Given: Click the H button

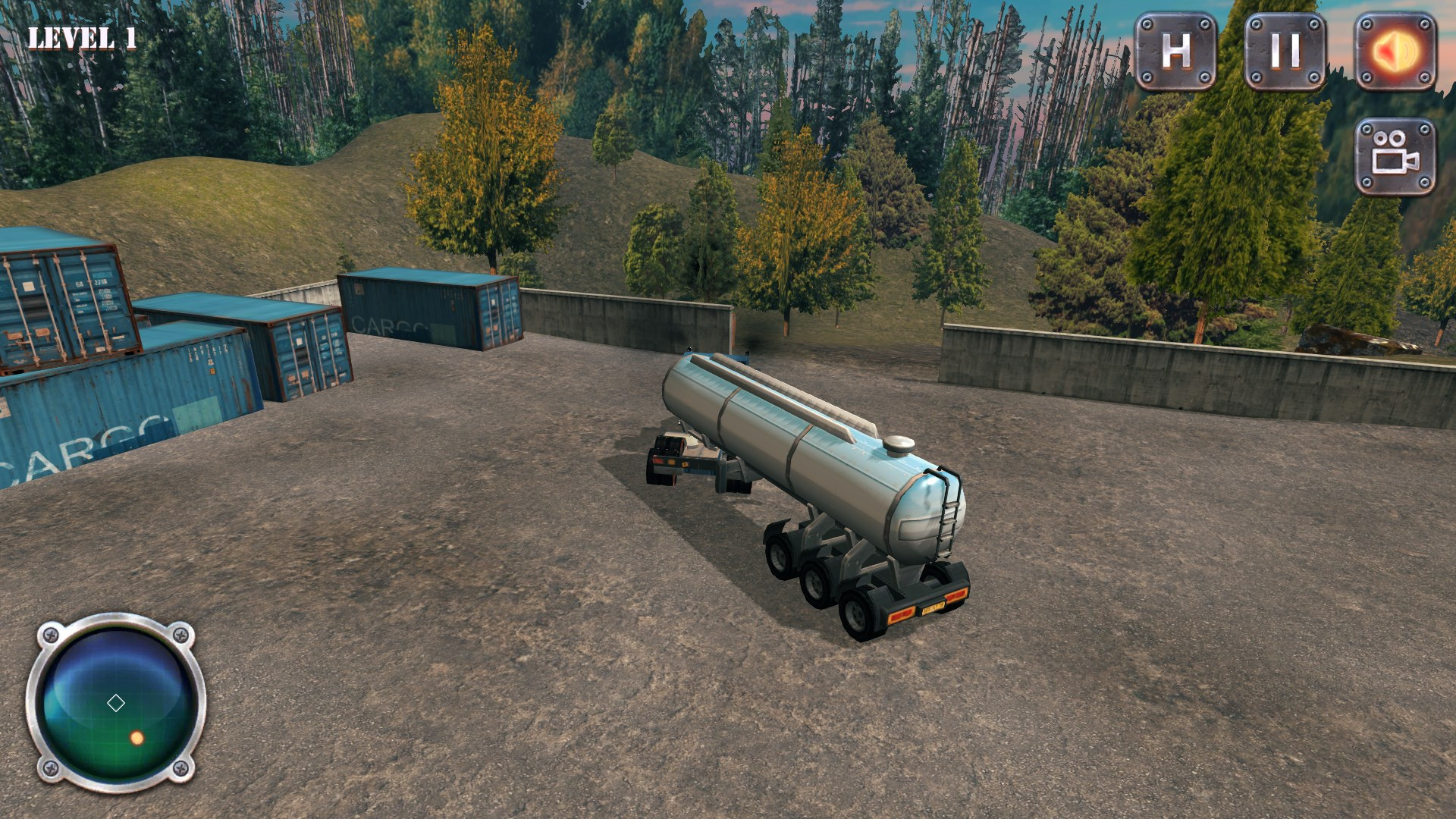Looking at the screenshot, I should tap(1175, 51).
